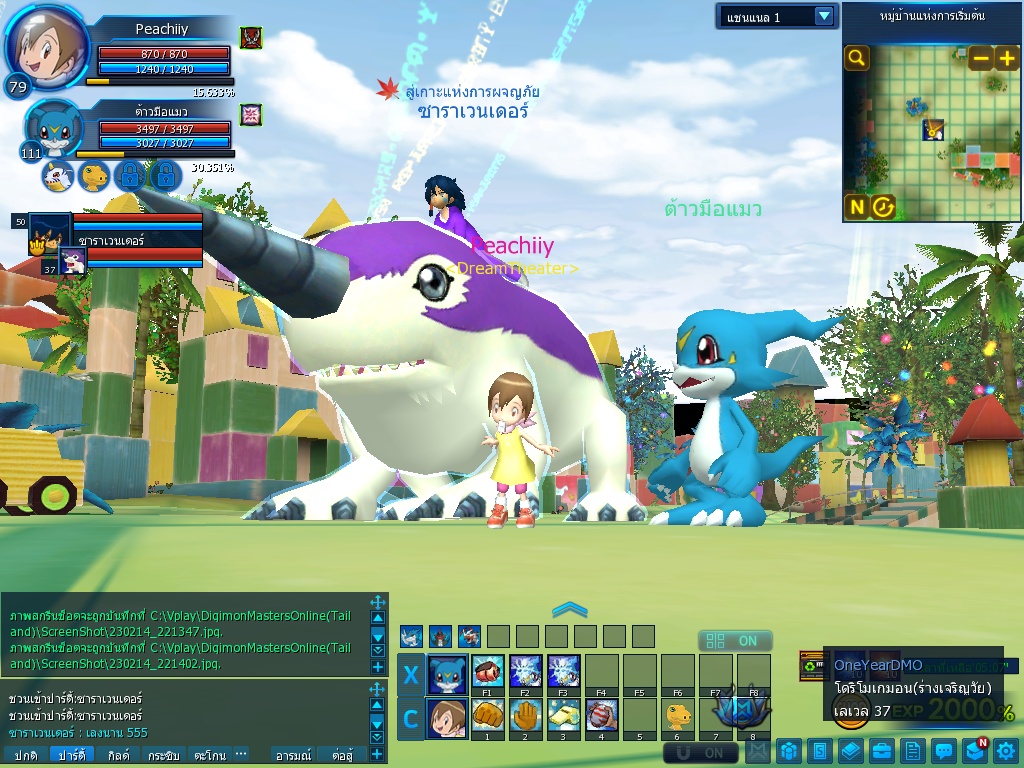1024x768 pixels.
Task: Expand the chevron arrow above the hotbar
Action: (x=569, y=608)
